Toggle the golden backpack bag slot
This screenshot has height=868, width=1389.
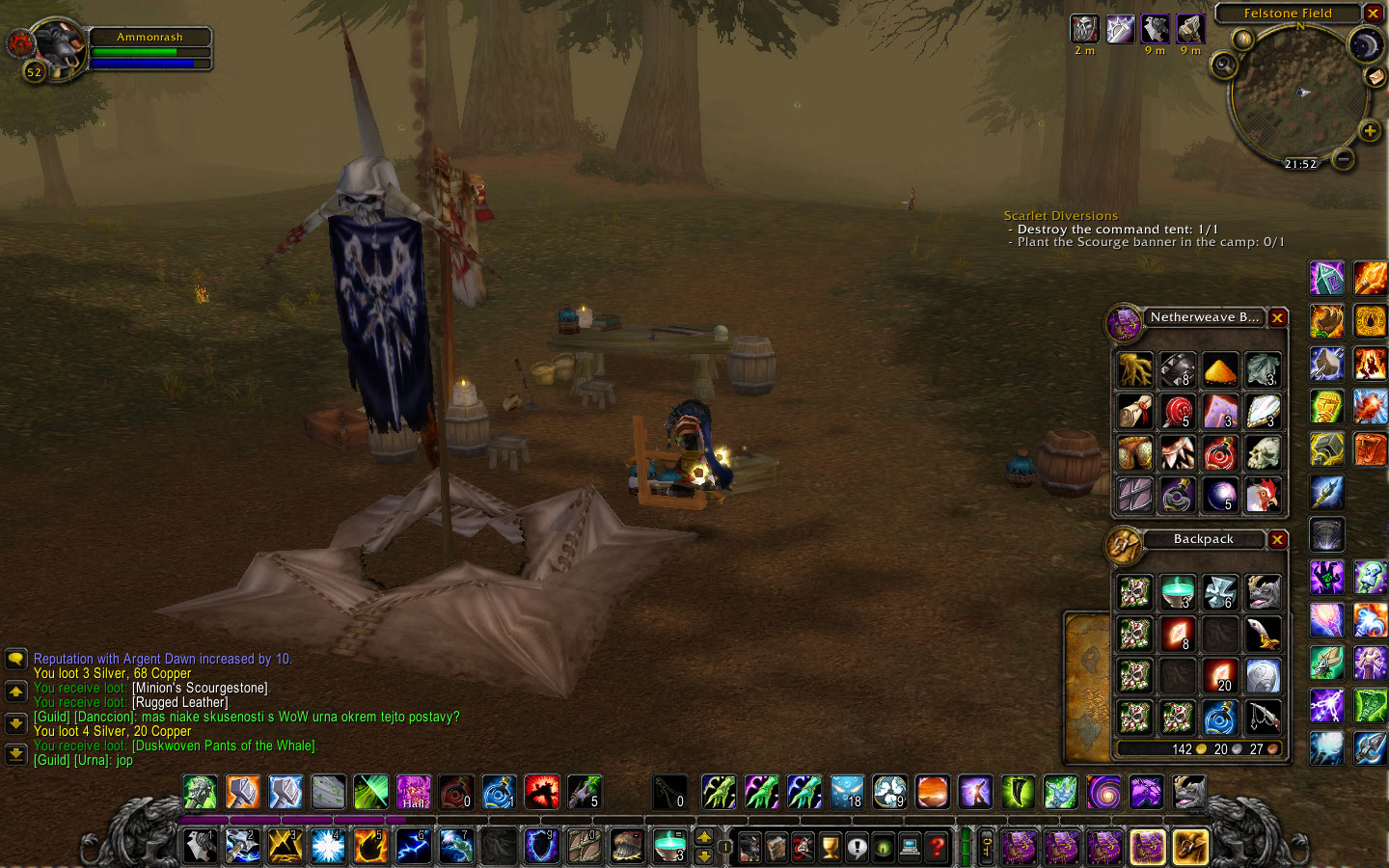click(x=1190, y=847)
